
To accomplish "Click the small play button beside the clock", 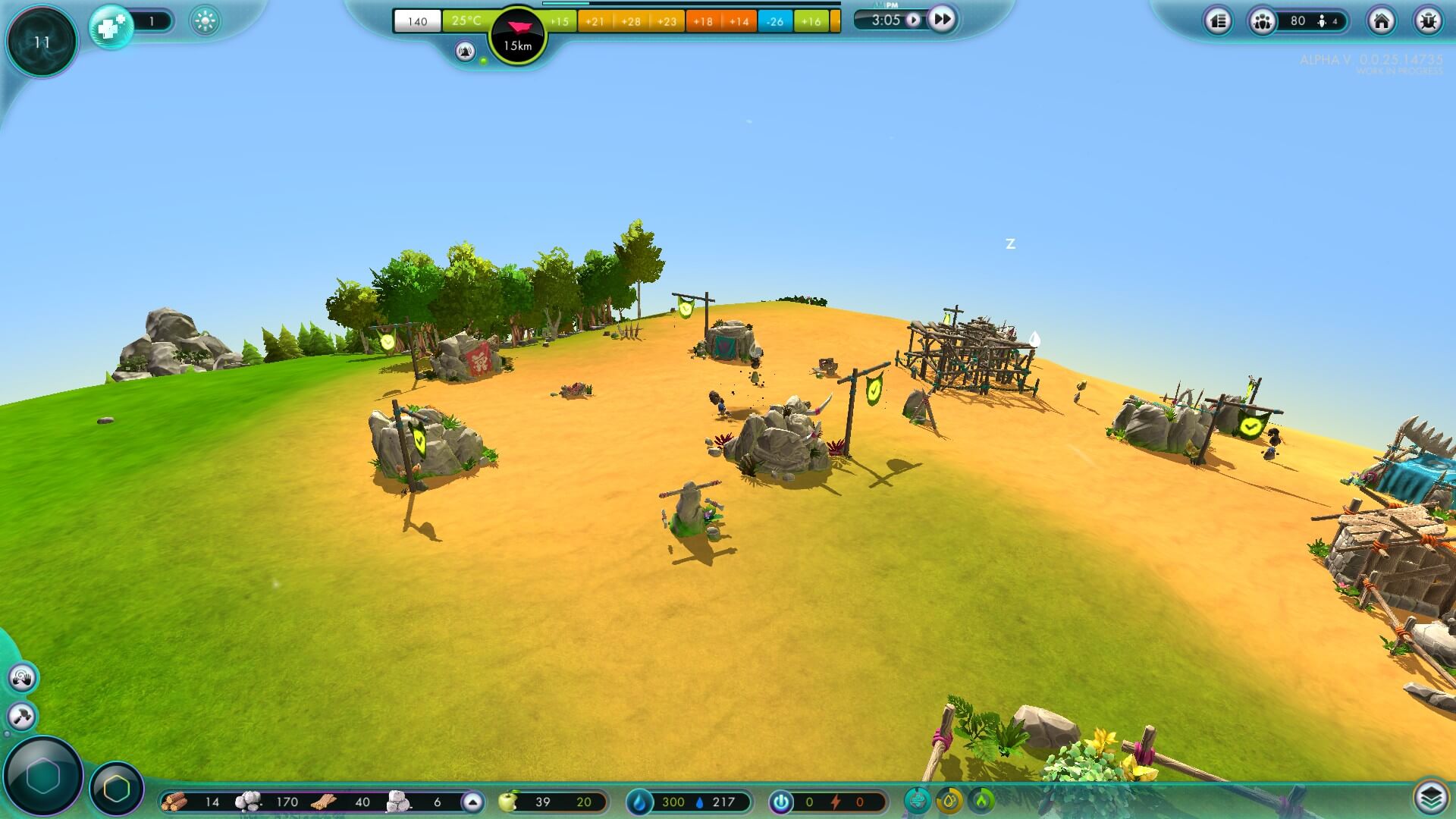I will (x=914, y=20).
